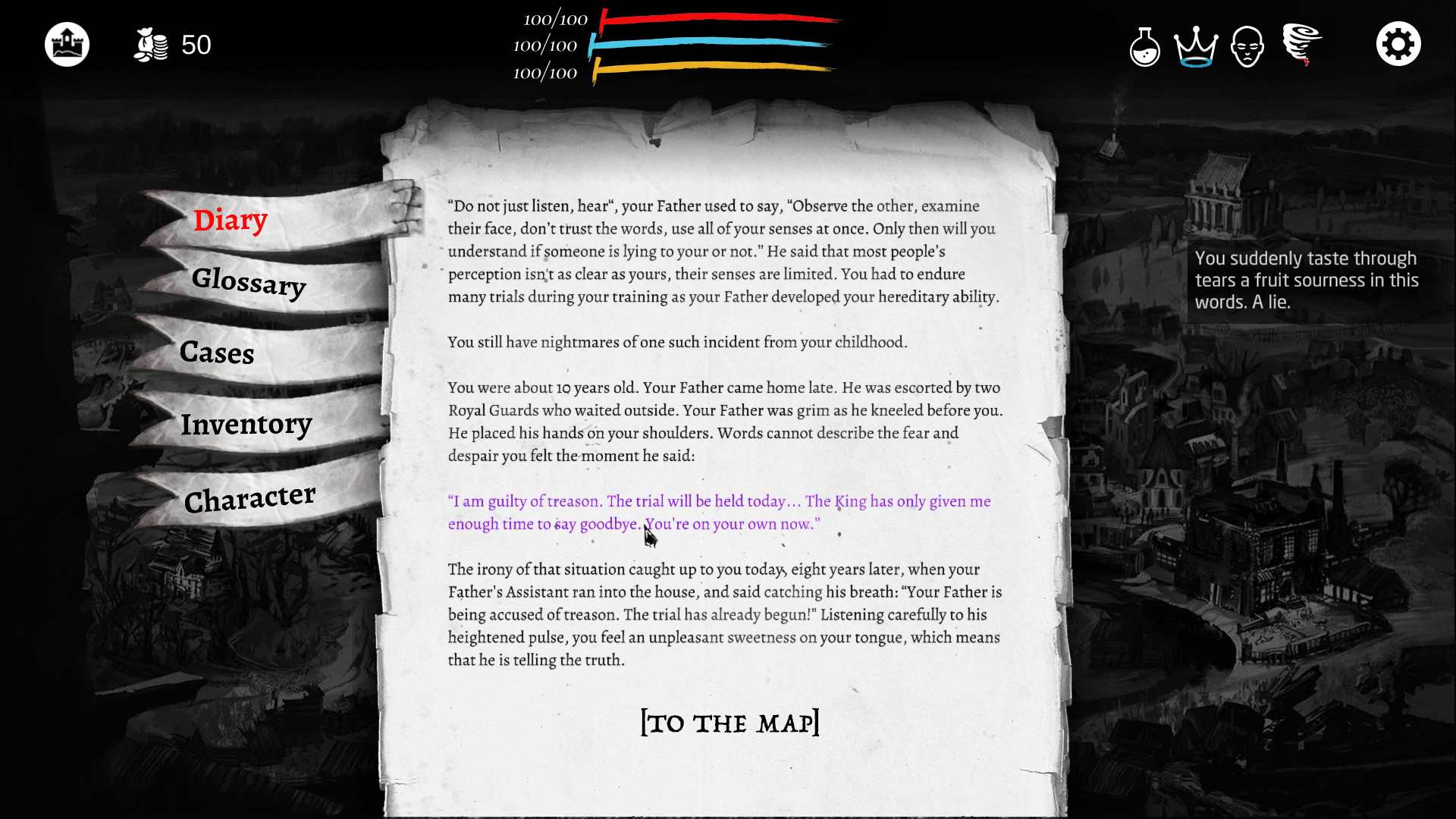Click [TO THE MAP] to continue
This screenshot has height=819, width=1456.
pos(730,723)
